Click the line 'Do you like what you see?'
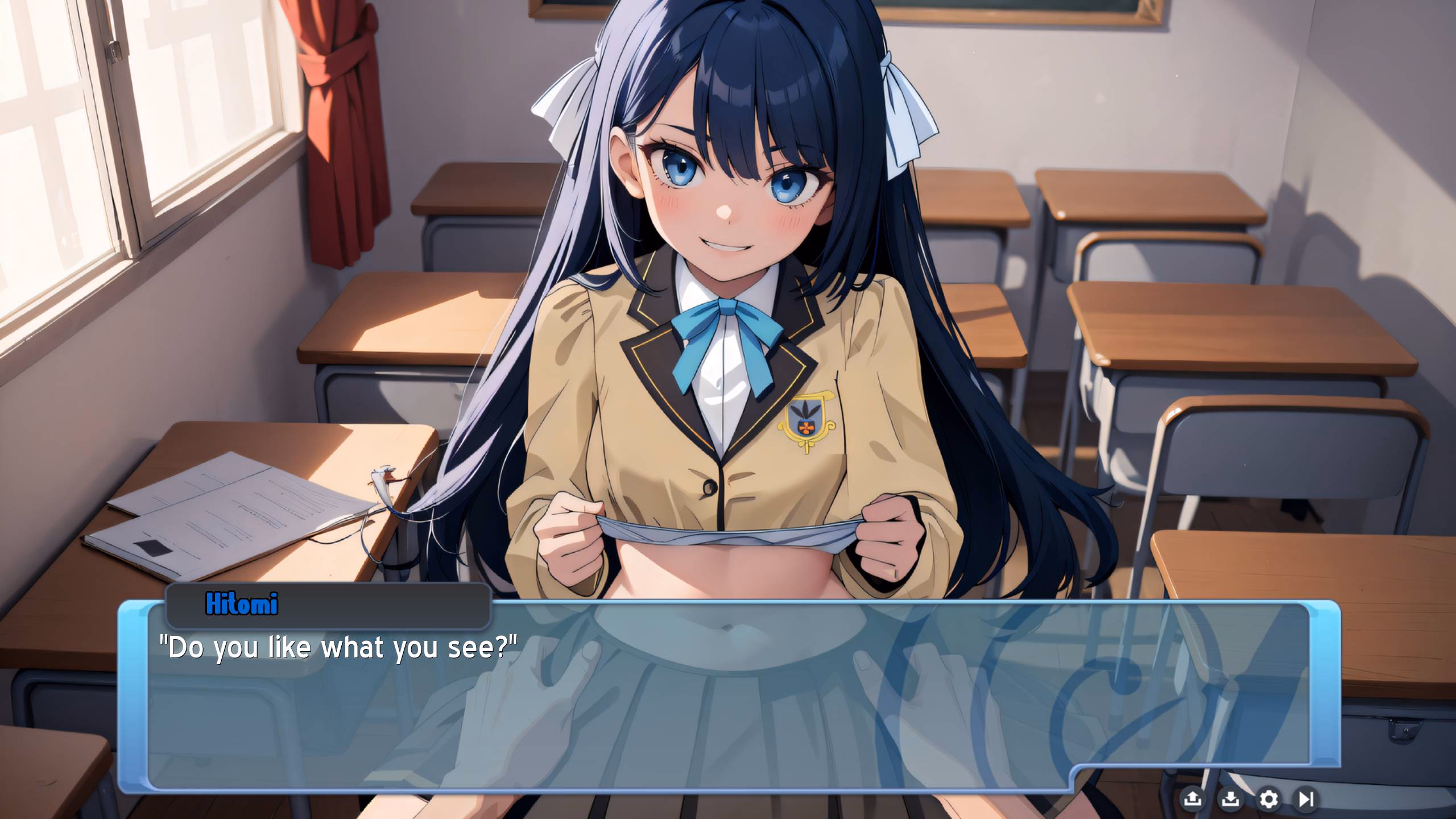The image size is (1456, 819). click(x=338, y=648)
